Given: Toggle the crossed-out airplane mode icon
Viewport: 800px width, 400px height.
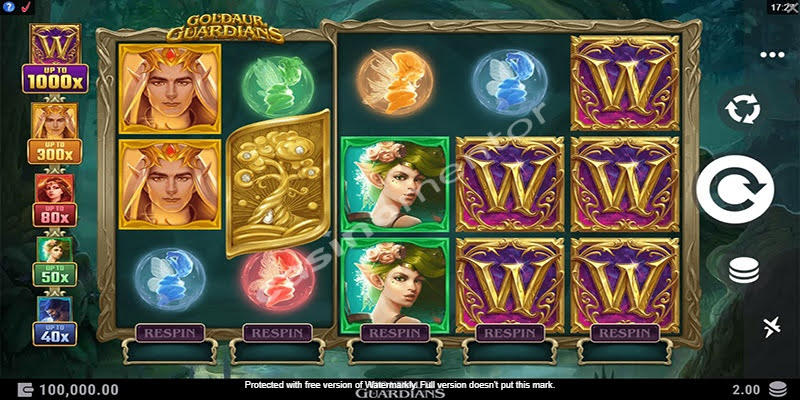Looking at the screenshot, I should pos(771,327).
